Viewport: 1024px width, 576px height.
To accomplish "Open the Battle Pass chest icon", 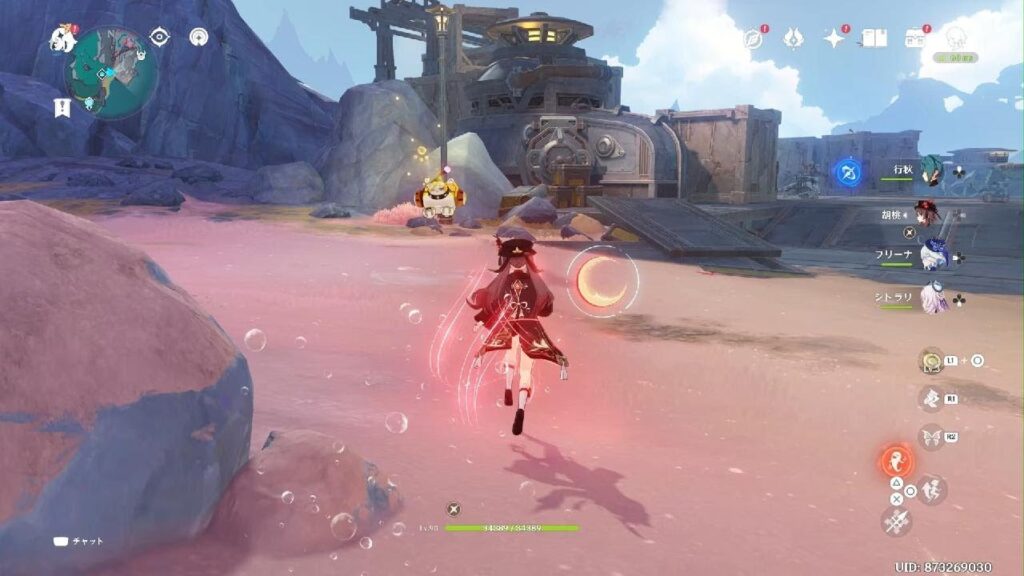I will tap(915, 38).
